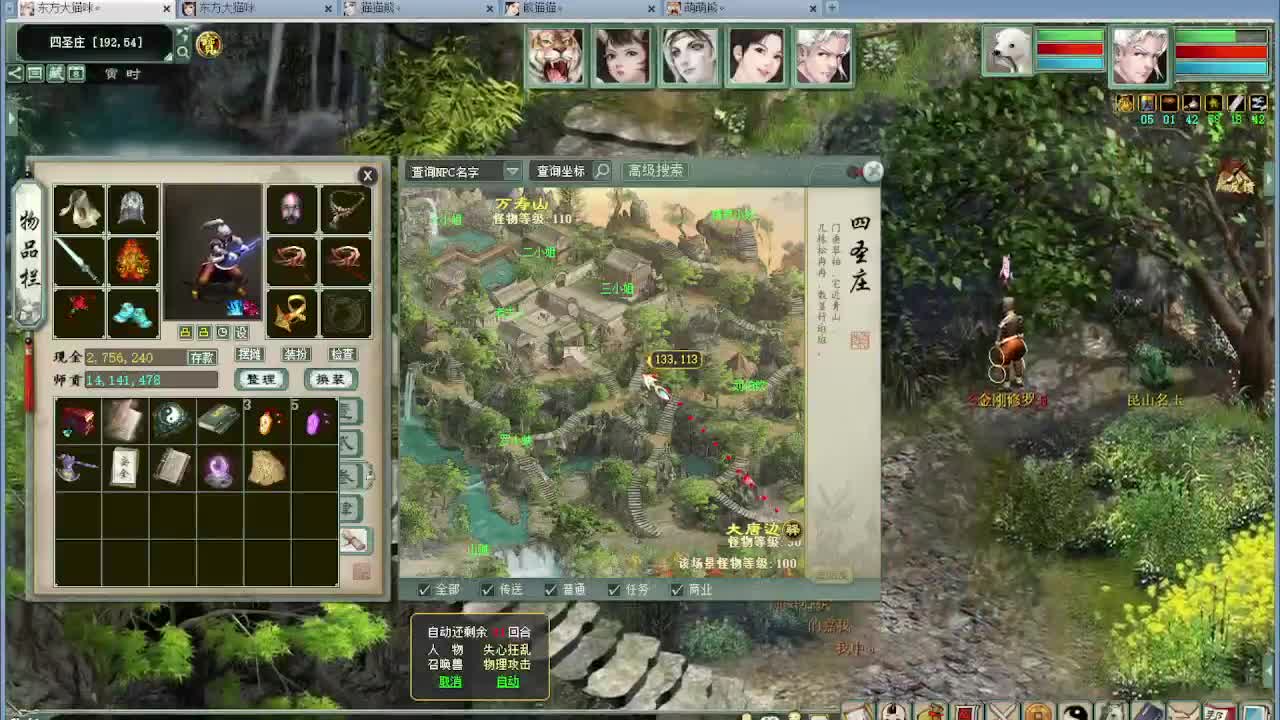Uncheck the 任务 map filter
Screen dimensions: 1280x720
(612, 590)
